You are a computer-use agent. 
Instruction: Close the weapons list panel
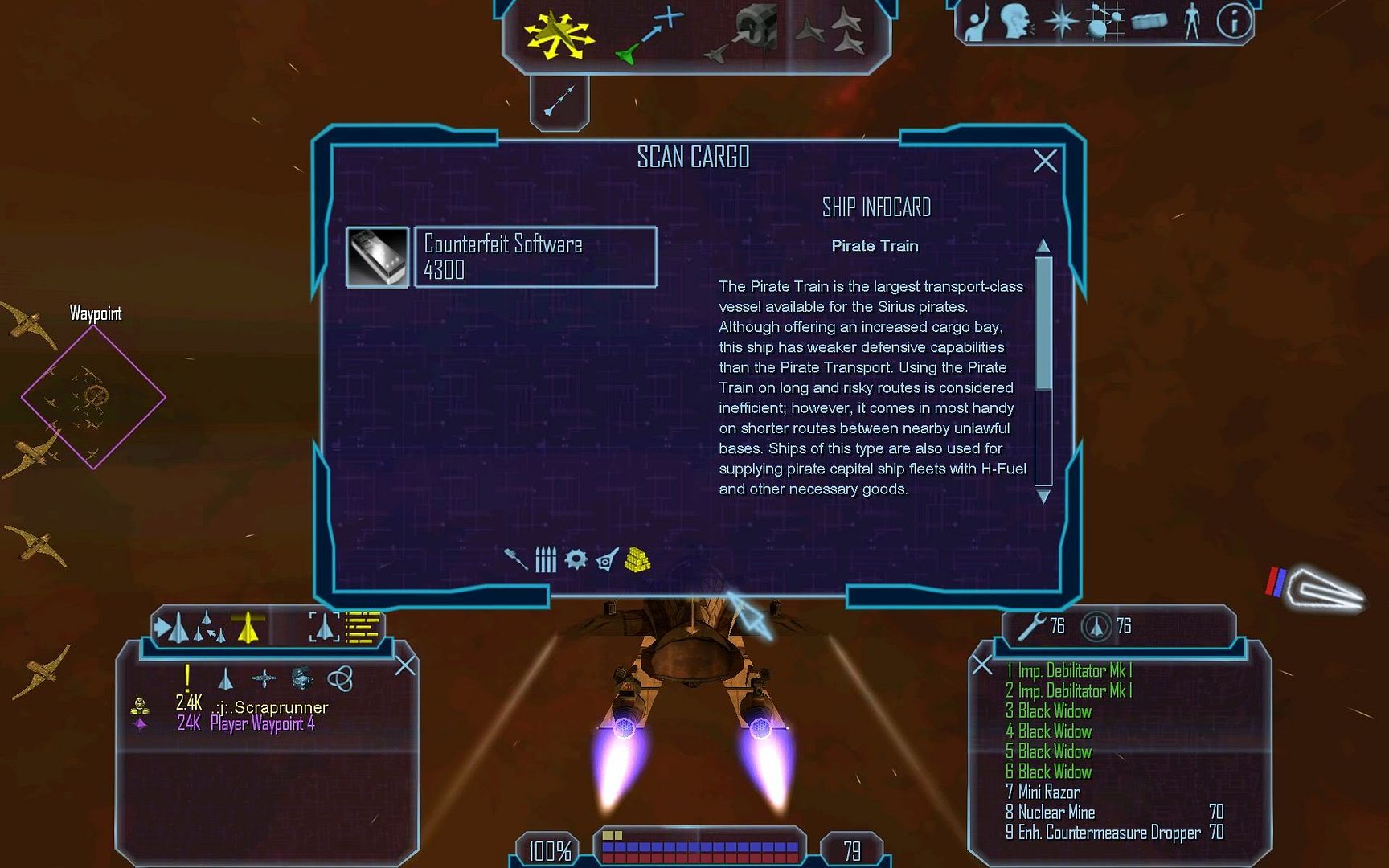(x=981, y=665)
